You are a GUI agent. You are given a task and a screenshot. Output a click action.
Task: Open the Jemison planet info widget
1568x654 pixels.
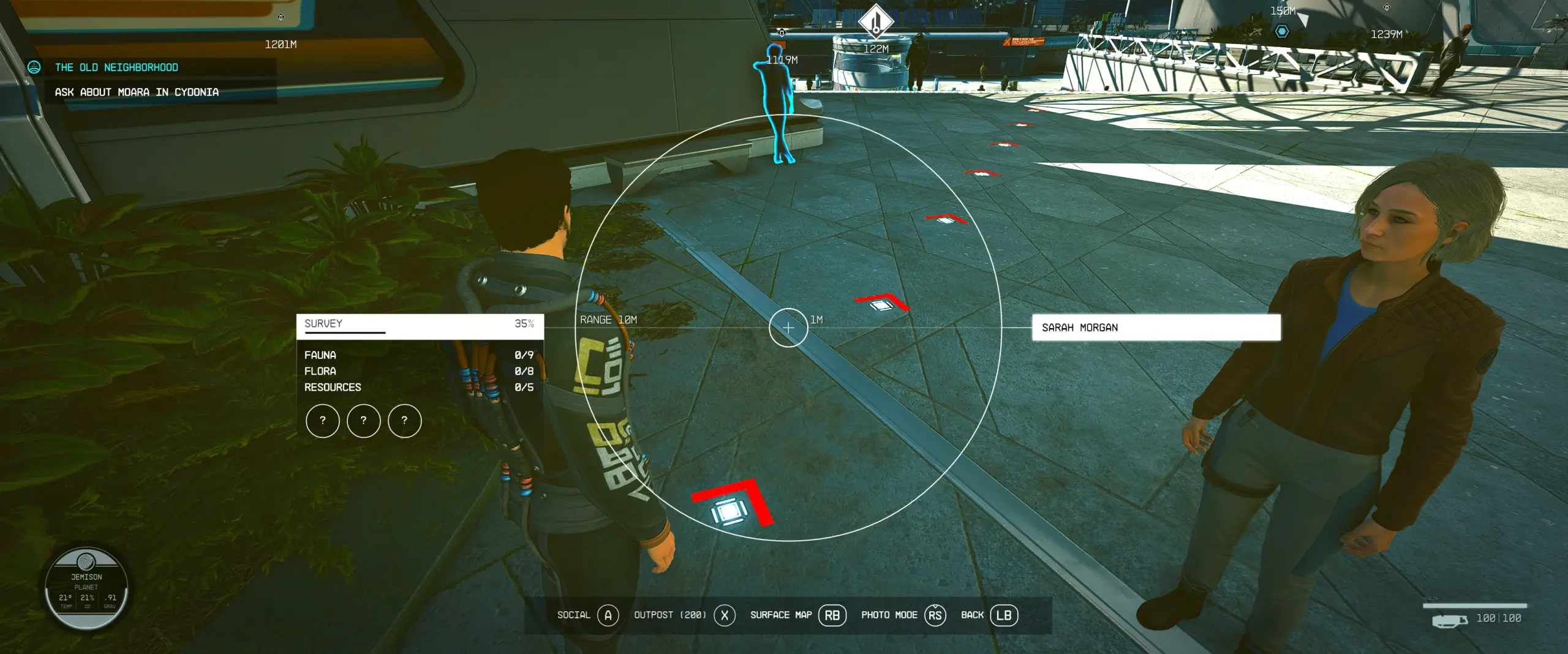click(86, 588)
